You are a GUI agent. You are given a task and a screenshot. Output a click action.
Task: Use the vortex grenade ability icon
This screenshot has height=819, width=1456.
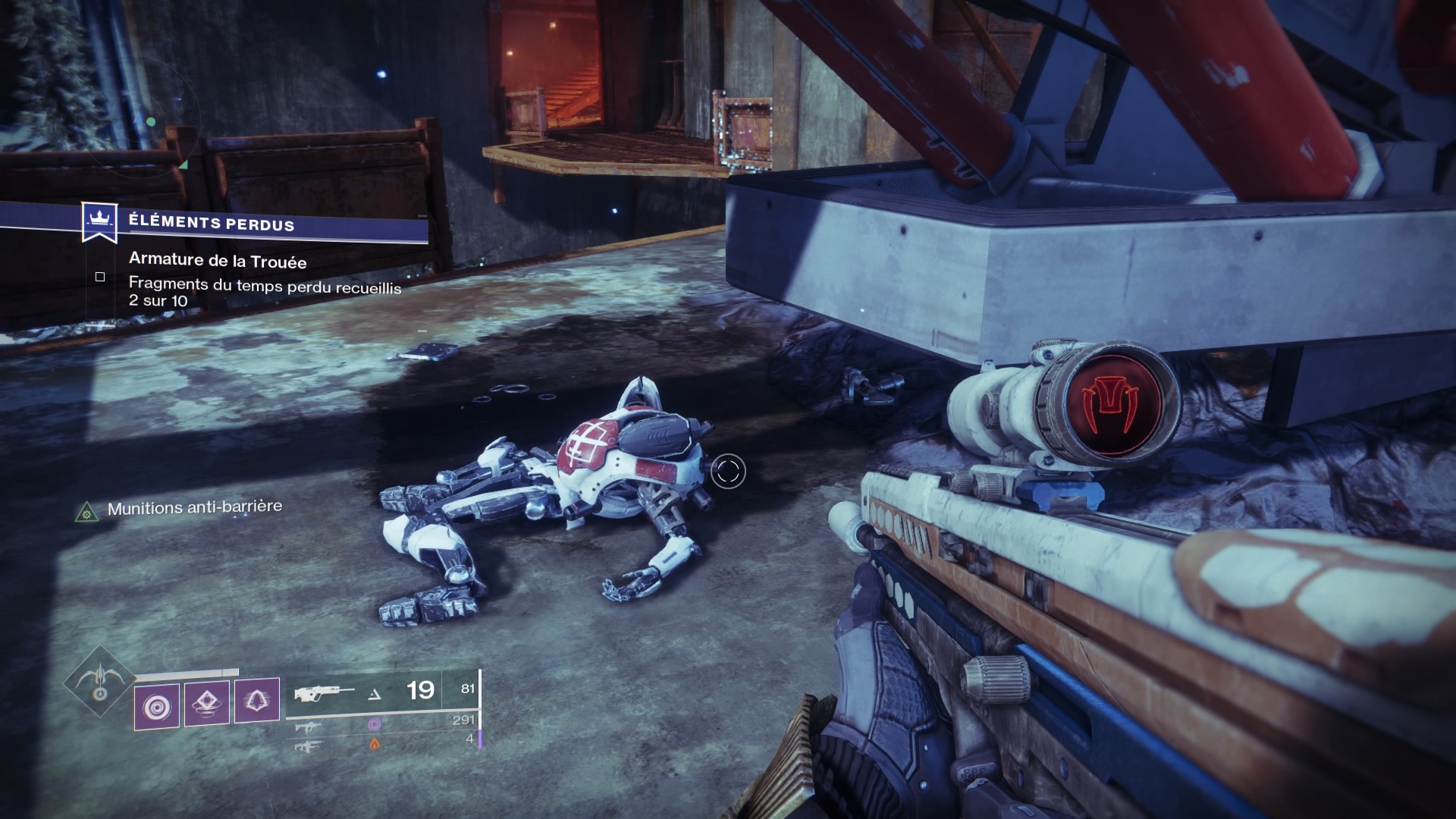pos(157,706)
